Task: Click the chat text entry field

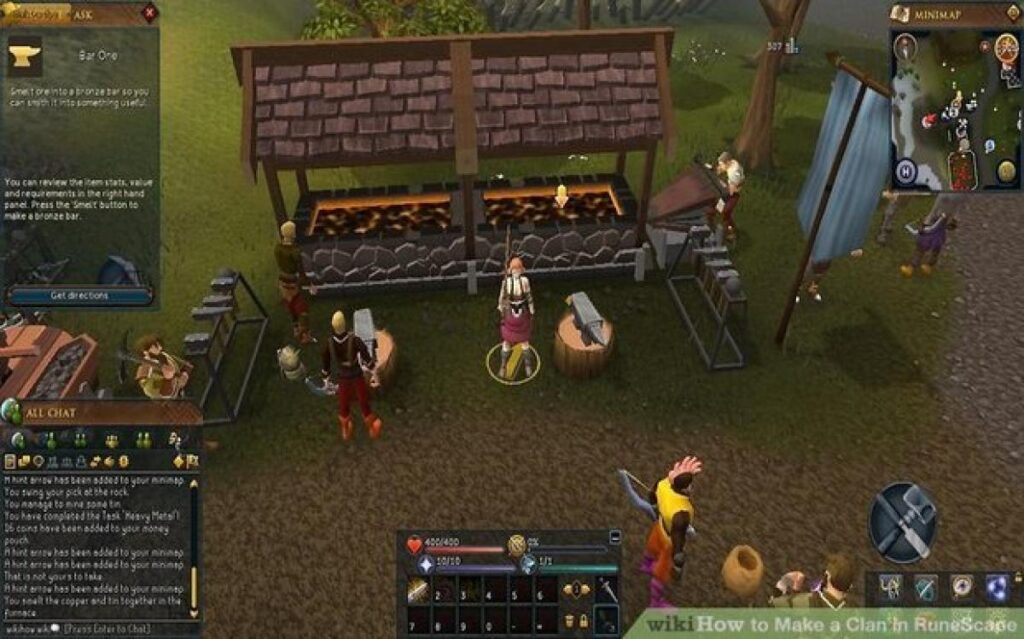Action: 110,629
